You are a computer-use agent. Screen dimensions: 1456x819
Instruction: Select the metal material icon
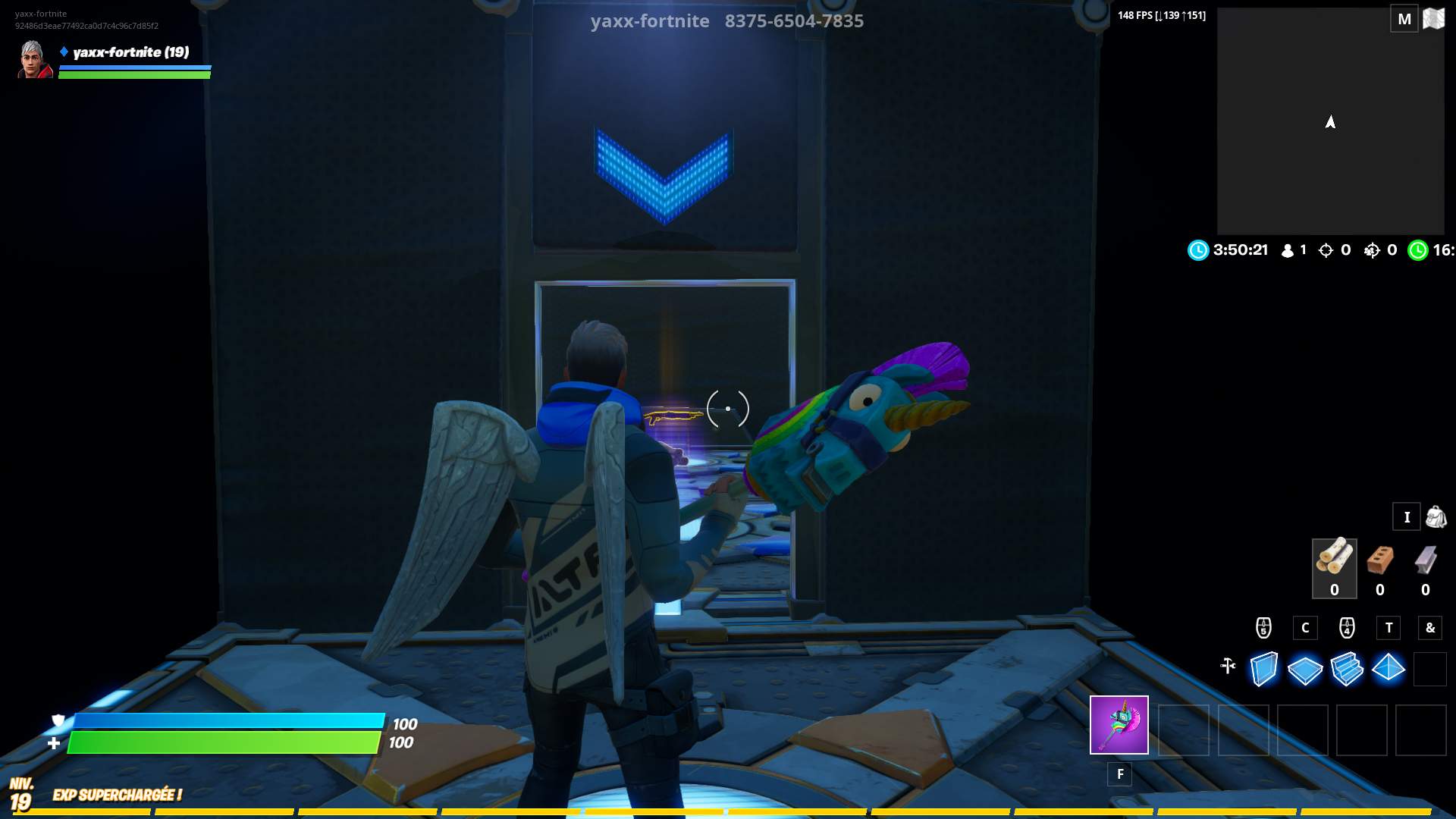click(1424, 565)
